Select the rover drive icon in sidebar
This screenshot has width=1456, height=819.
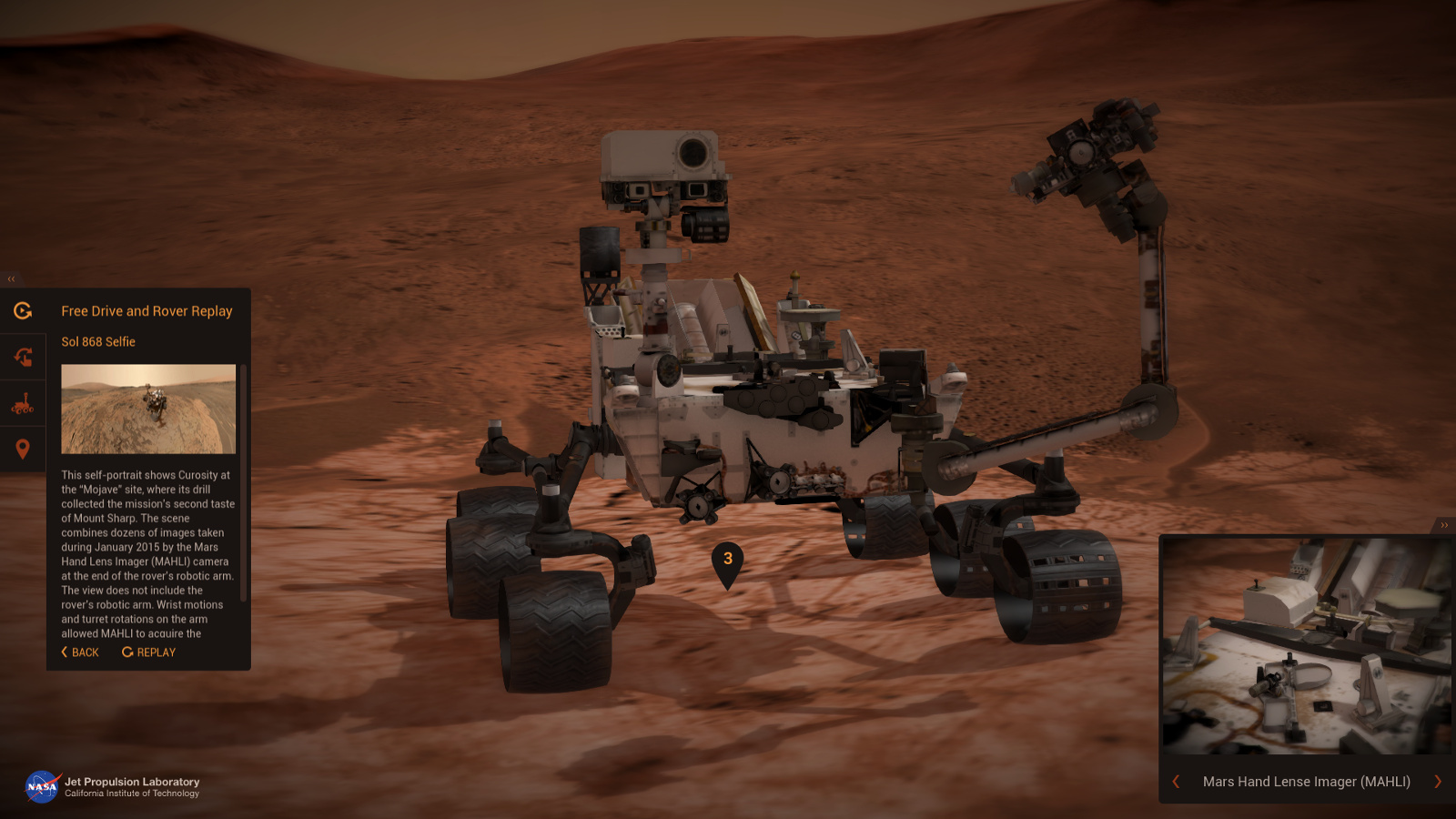(x=23, y=403)
